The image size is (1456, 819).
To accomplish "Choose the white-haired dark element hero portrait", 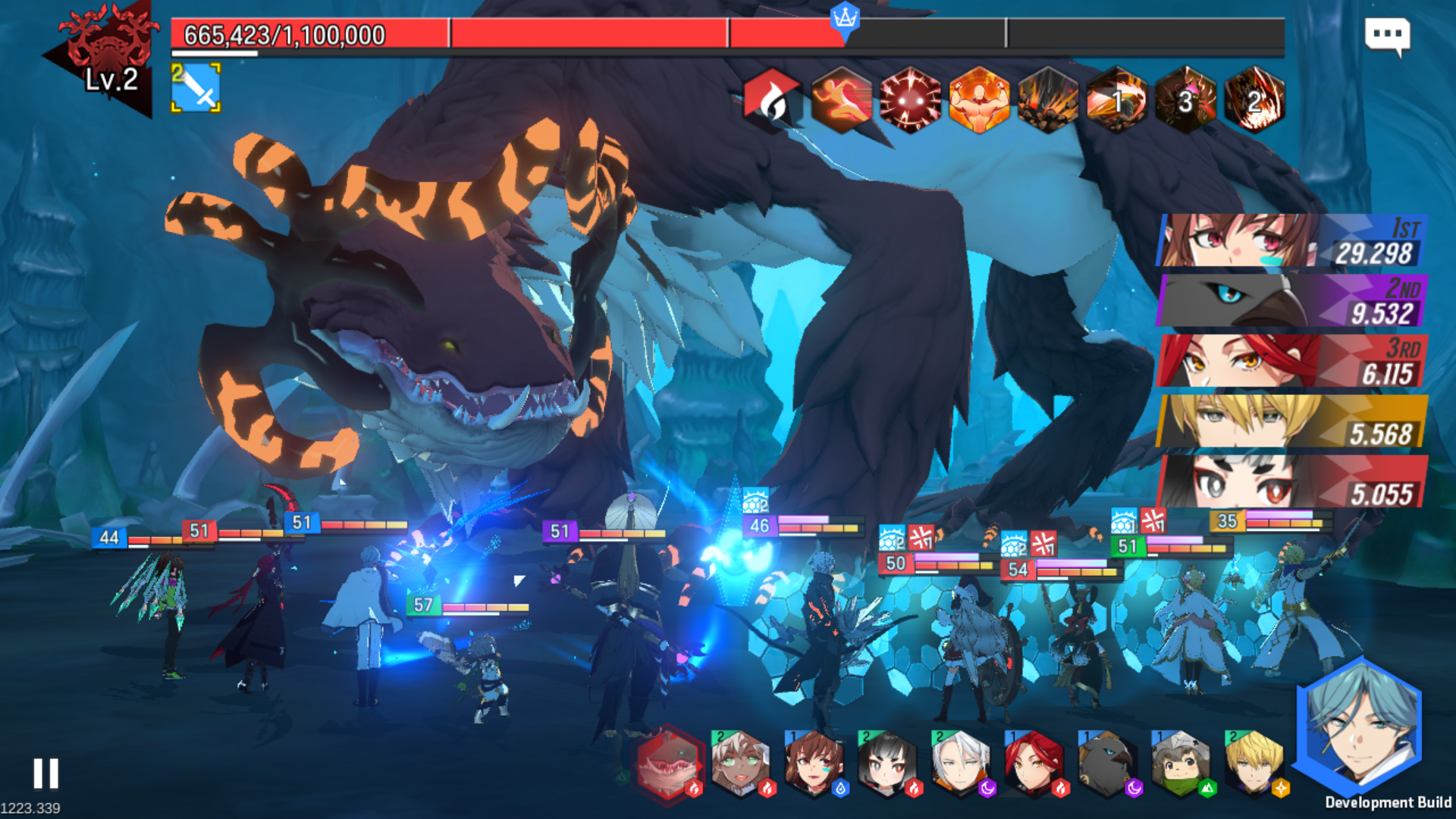I will [x=962, y=764].
